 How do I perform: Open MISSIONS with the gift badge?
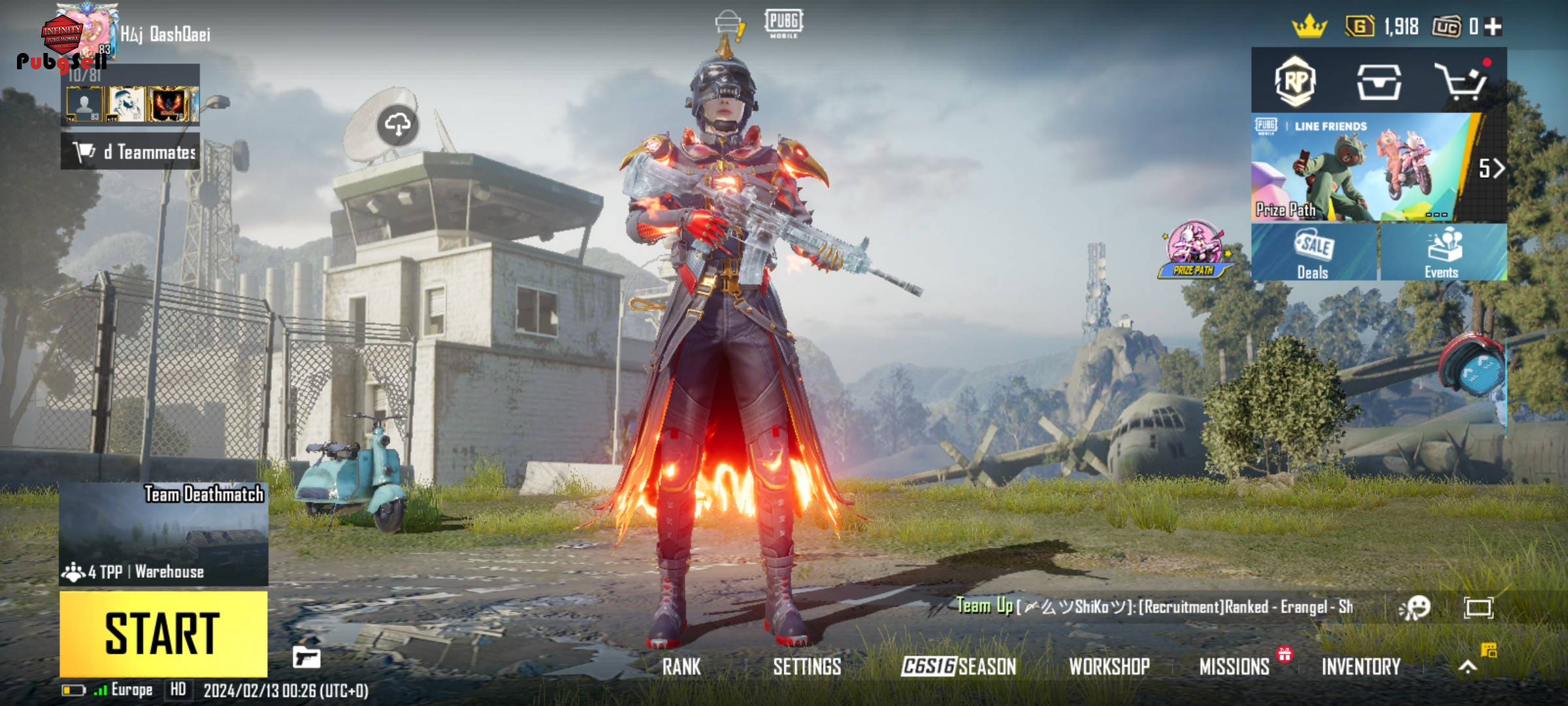(1234, 667)
